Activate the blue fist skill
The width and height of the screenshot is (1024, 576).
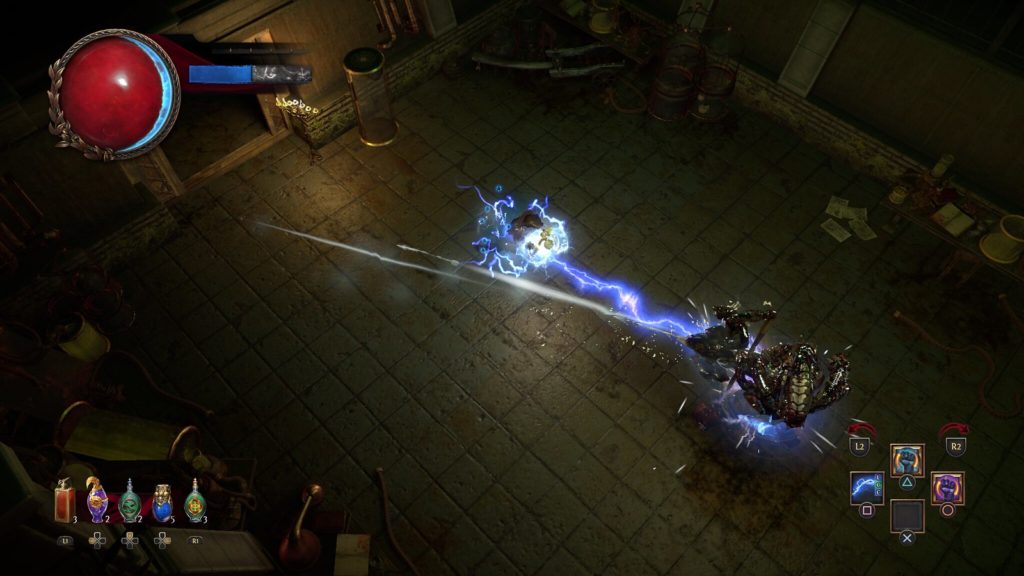[907, 460]
